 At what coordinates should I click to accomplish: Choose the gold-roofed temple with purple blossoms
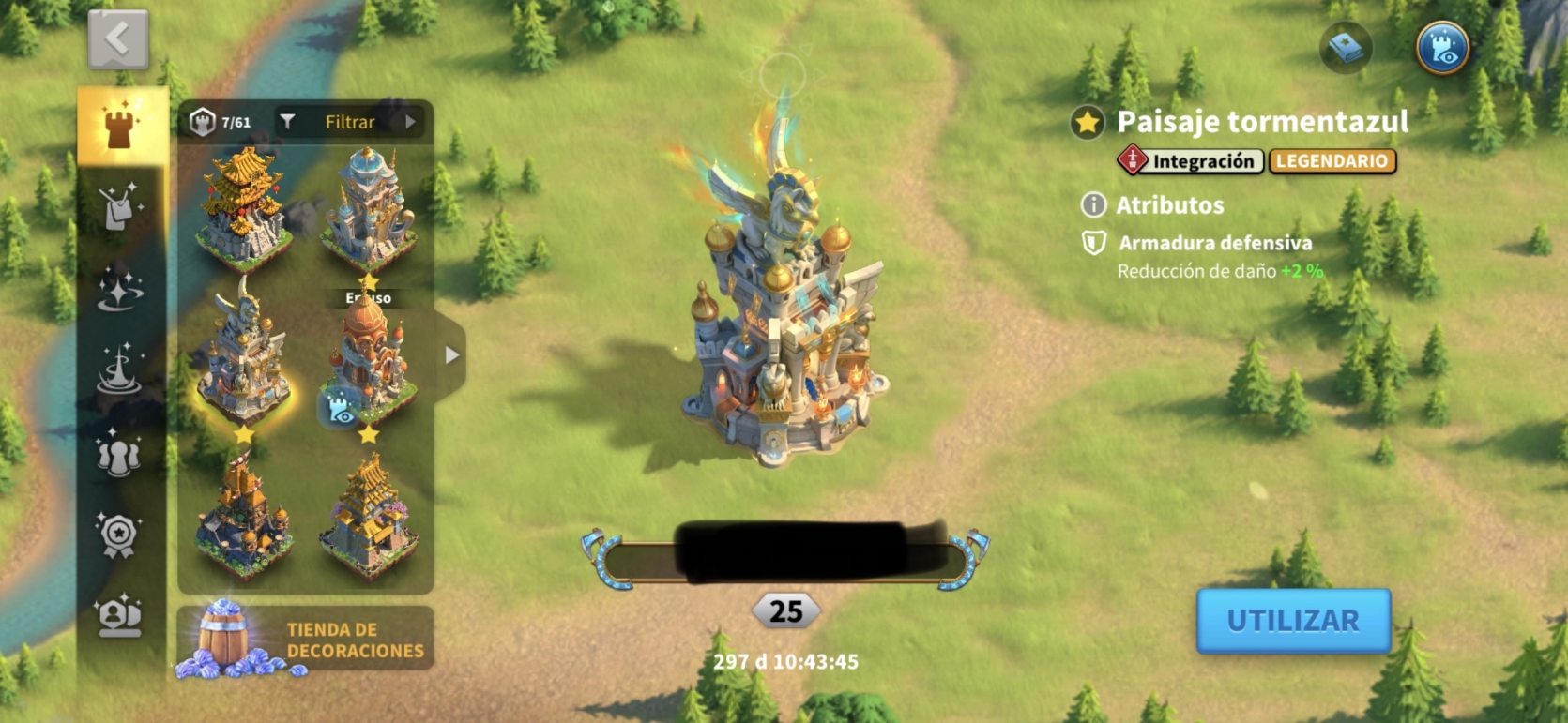click(369, 516)
